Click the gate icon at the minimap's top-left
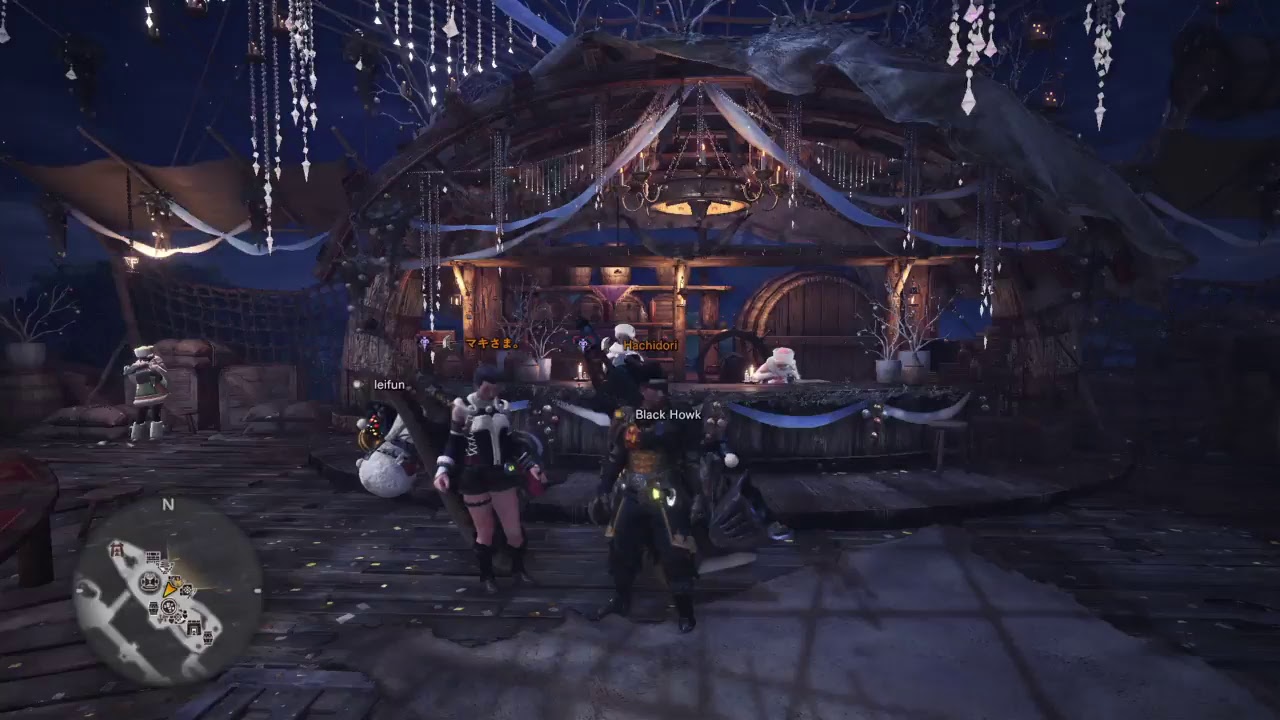1280x720 pixels. (x=115, y=550)
